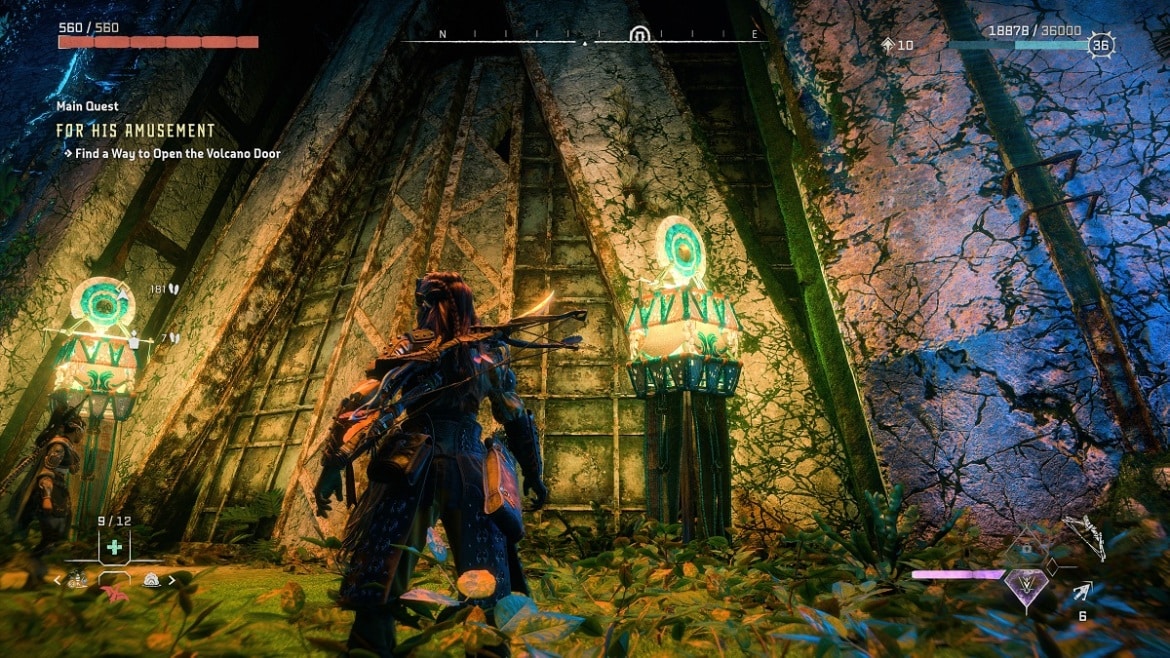Screen dimensions: 1170x658
Task: Click the level 36 badge
Action: click(x=1101, y=45)
